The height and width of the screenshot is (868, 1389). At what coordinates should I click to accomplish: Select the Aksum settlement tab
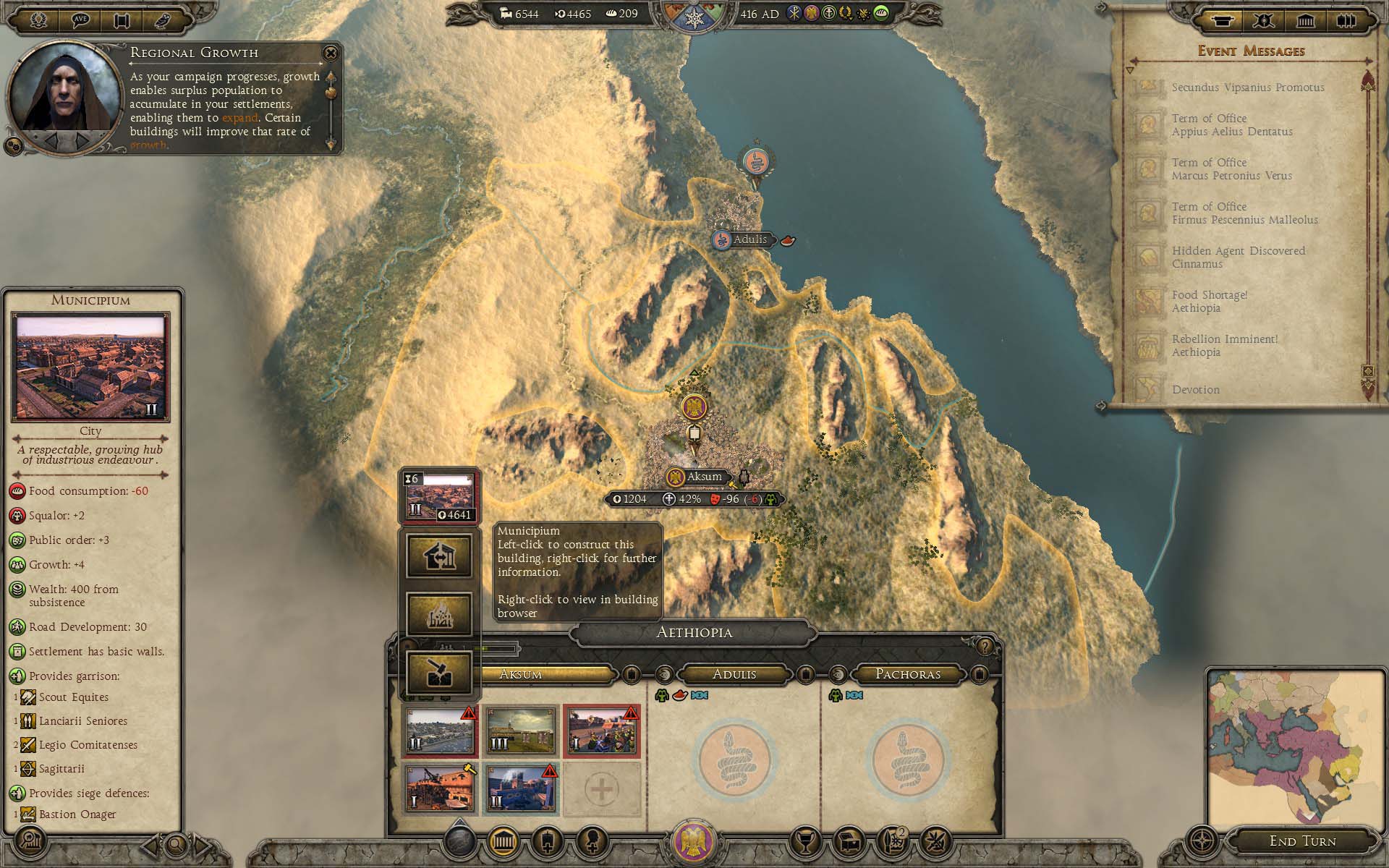pos(520,674)
